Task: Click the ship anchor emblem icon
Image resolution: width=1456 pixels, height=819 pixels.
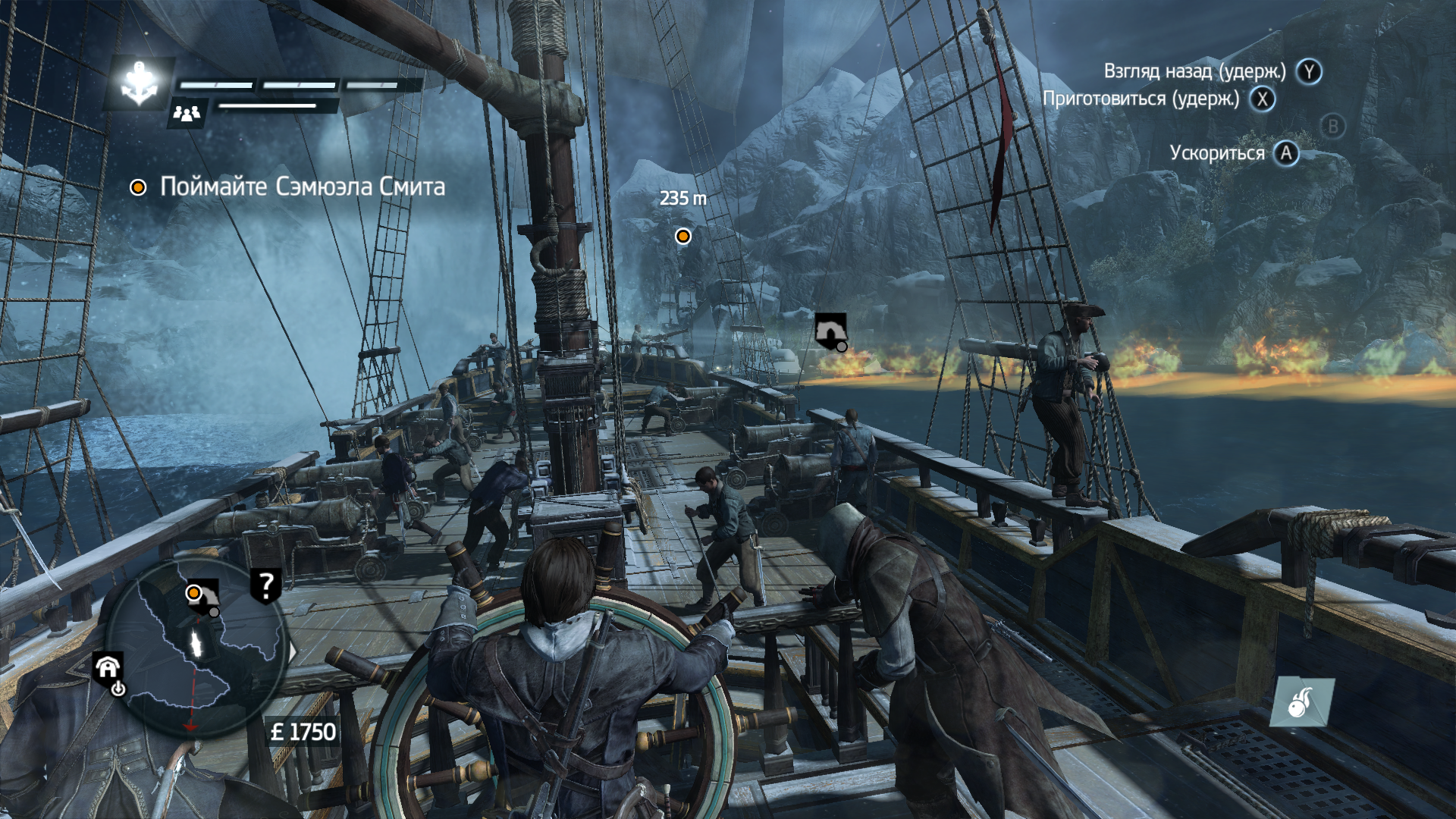Action: tap(140, 83)
